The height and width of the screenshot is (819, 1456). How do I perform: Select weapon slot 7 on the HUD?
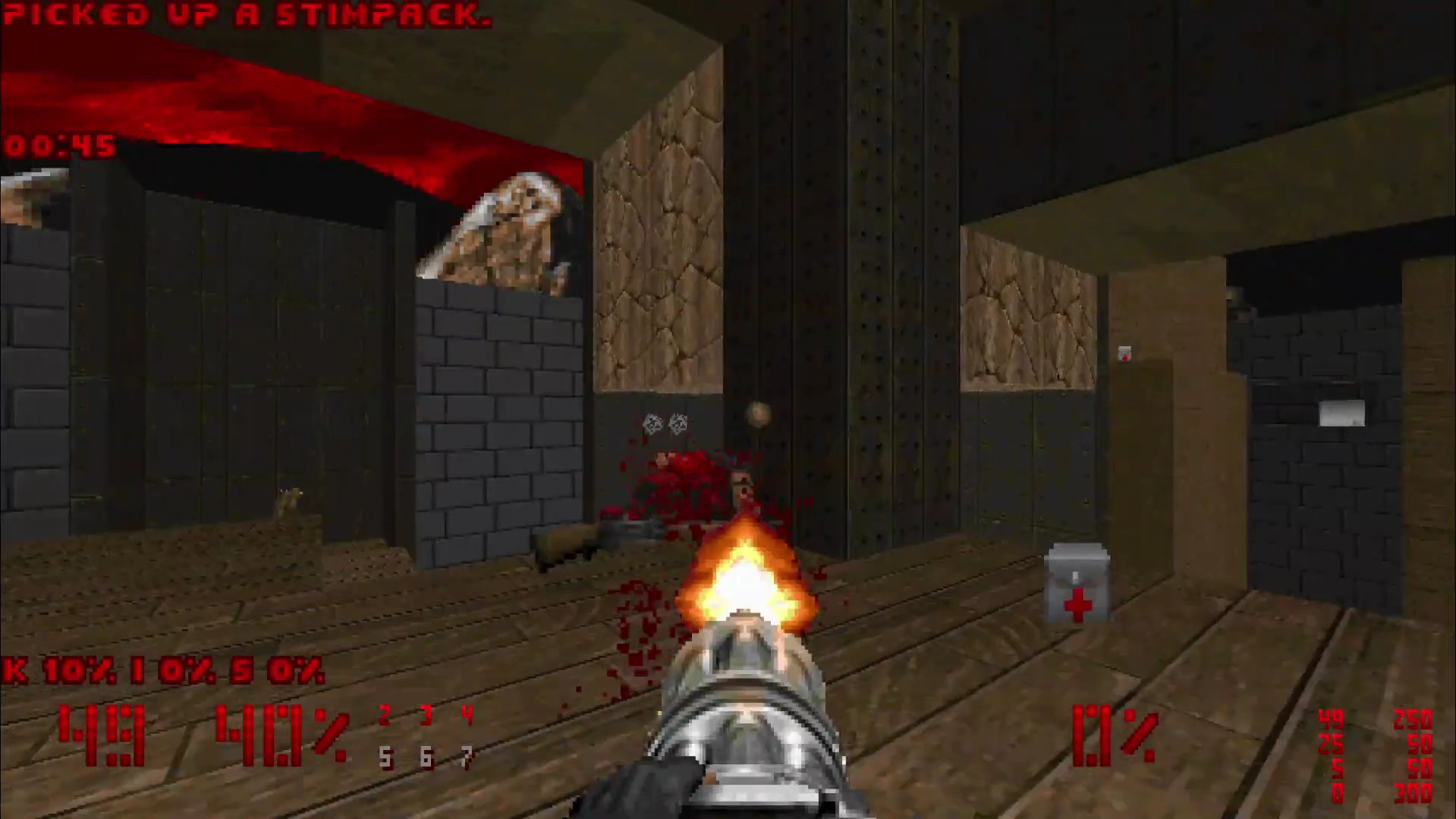(466, 757)
